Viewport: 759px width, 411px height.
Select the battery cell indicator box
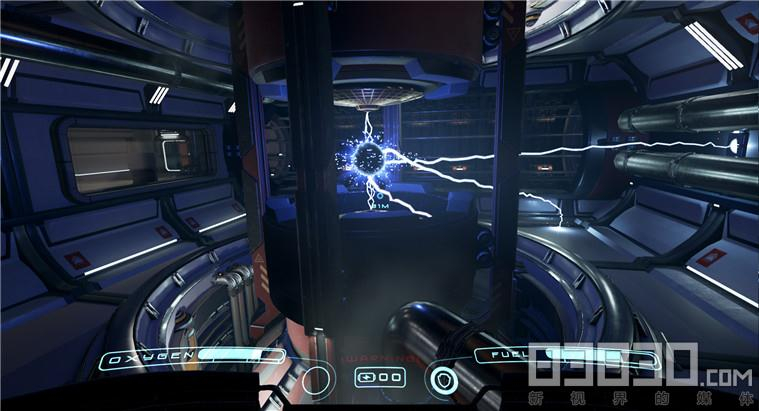click(380, 378)
